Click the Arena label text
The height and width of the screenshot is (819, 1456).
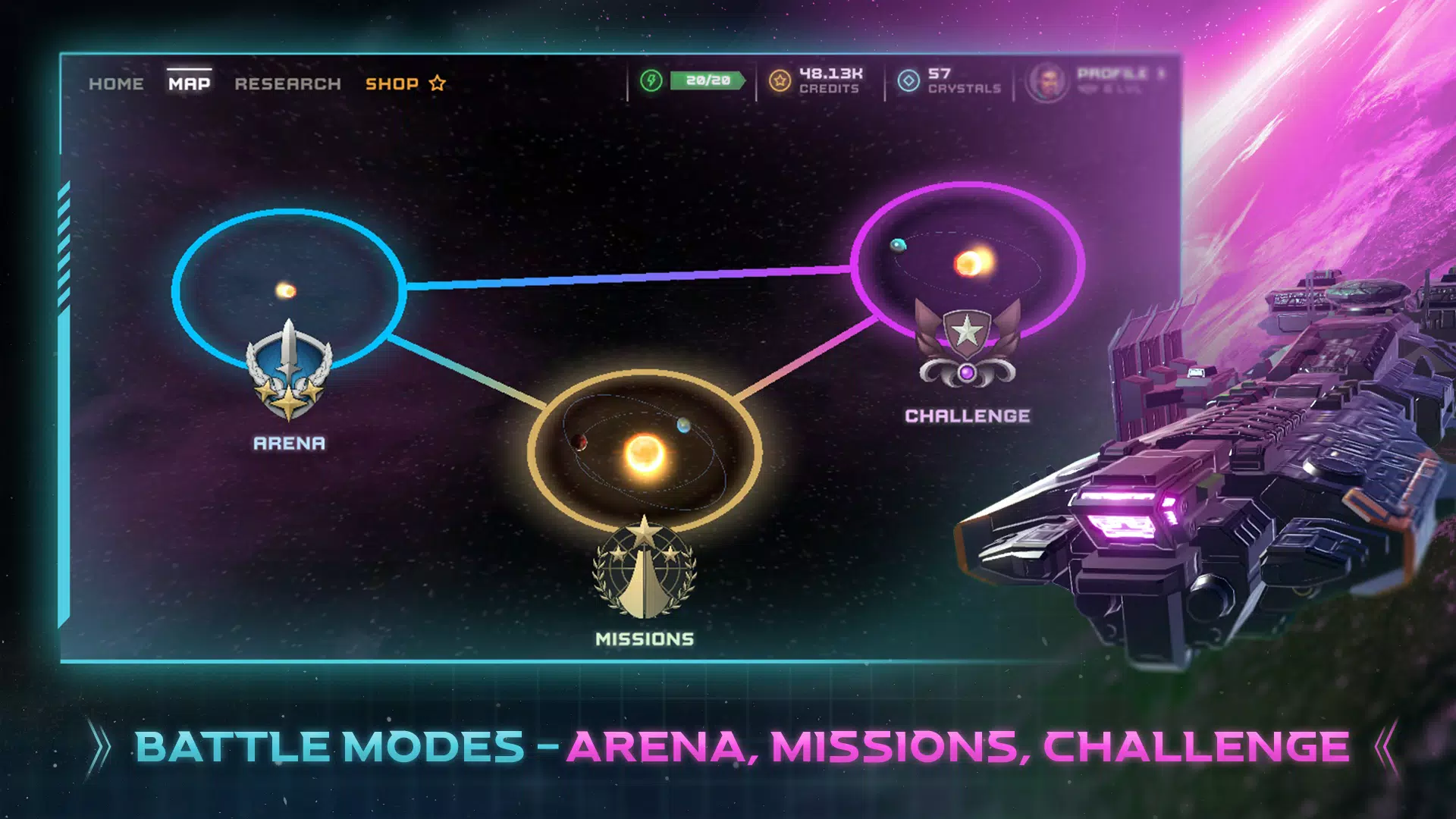pyautogui.click(x=289, y=443)
